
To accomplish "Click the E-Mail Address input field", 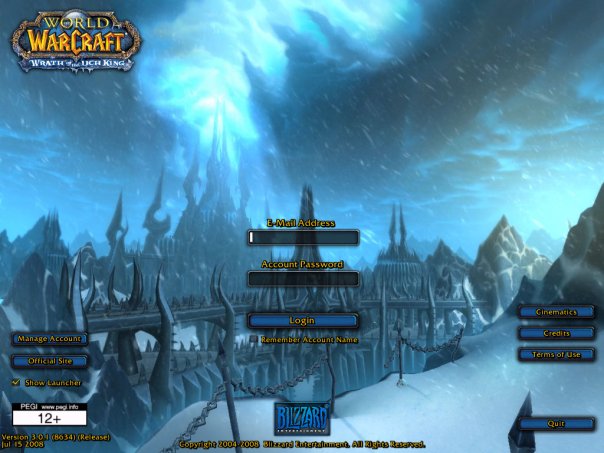I will [302, 238].
